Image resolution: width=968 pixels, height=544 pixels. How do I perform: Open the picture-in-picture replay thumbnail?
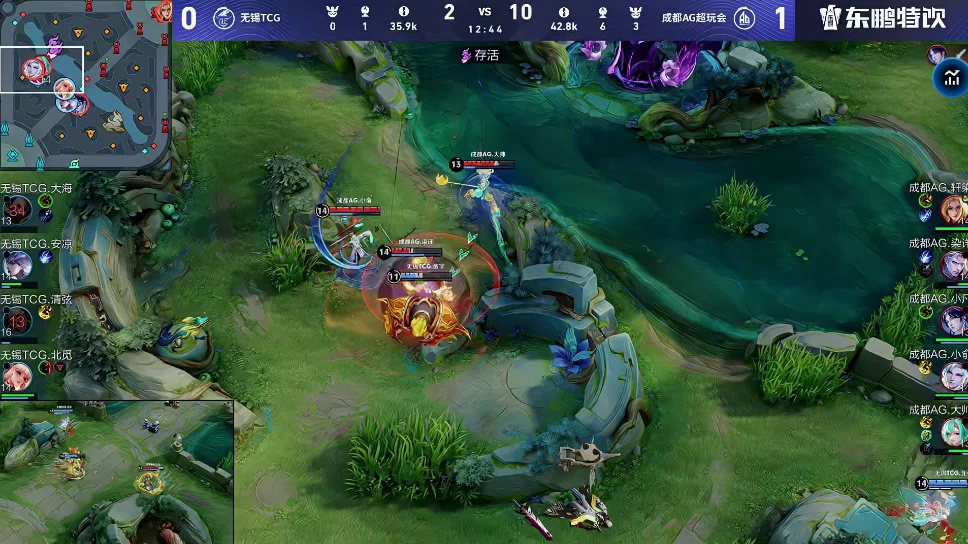[x=116, y=472]
